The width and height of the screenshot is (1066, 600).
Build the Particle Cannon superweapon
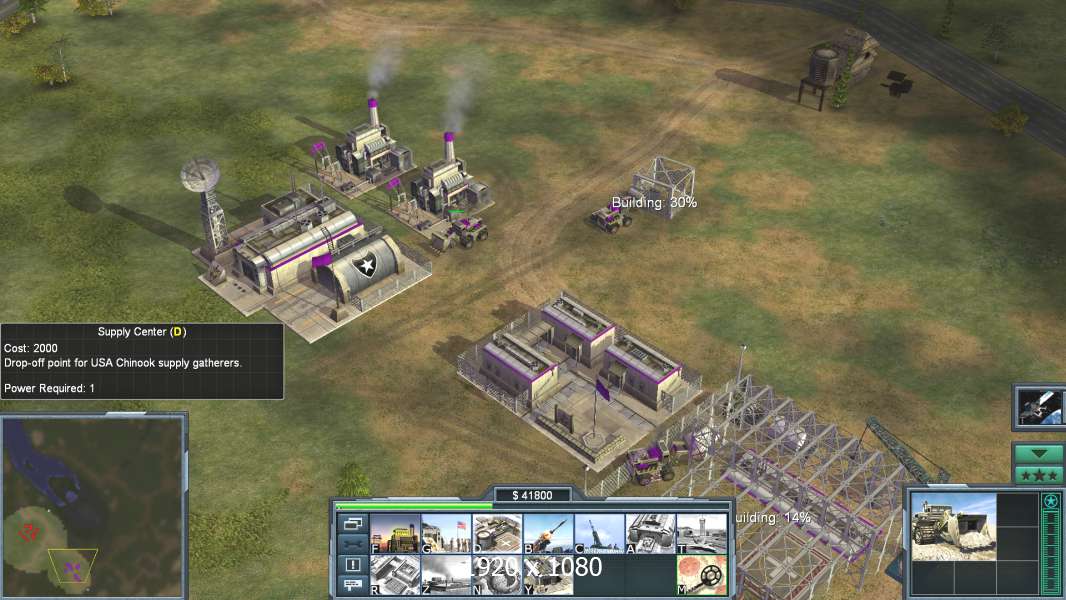[x=497, y=574]
